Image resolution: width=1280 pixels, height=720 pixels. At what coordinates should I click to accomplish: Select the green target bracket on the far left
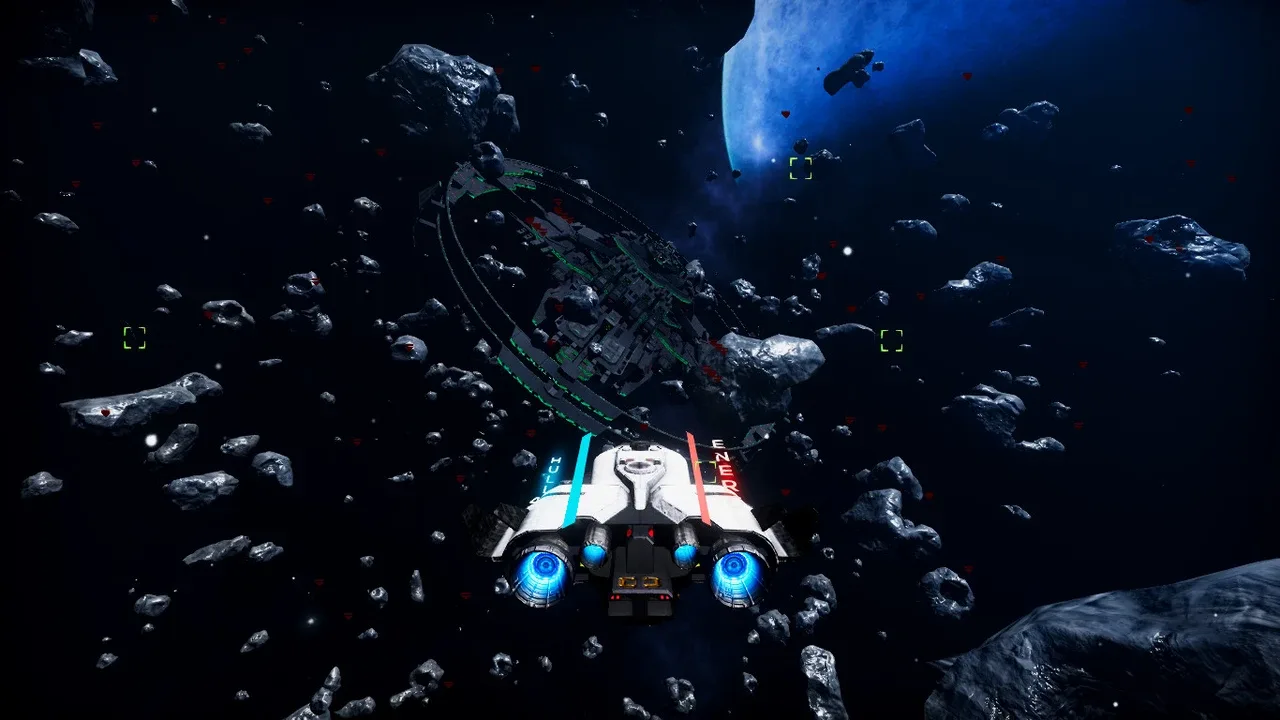(133, 337)
